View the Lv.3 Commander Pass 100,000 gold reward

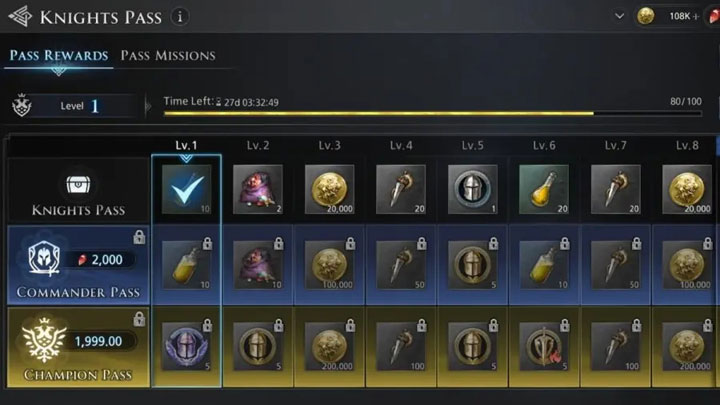pos(330,265)
